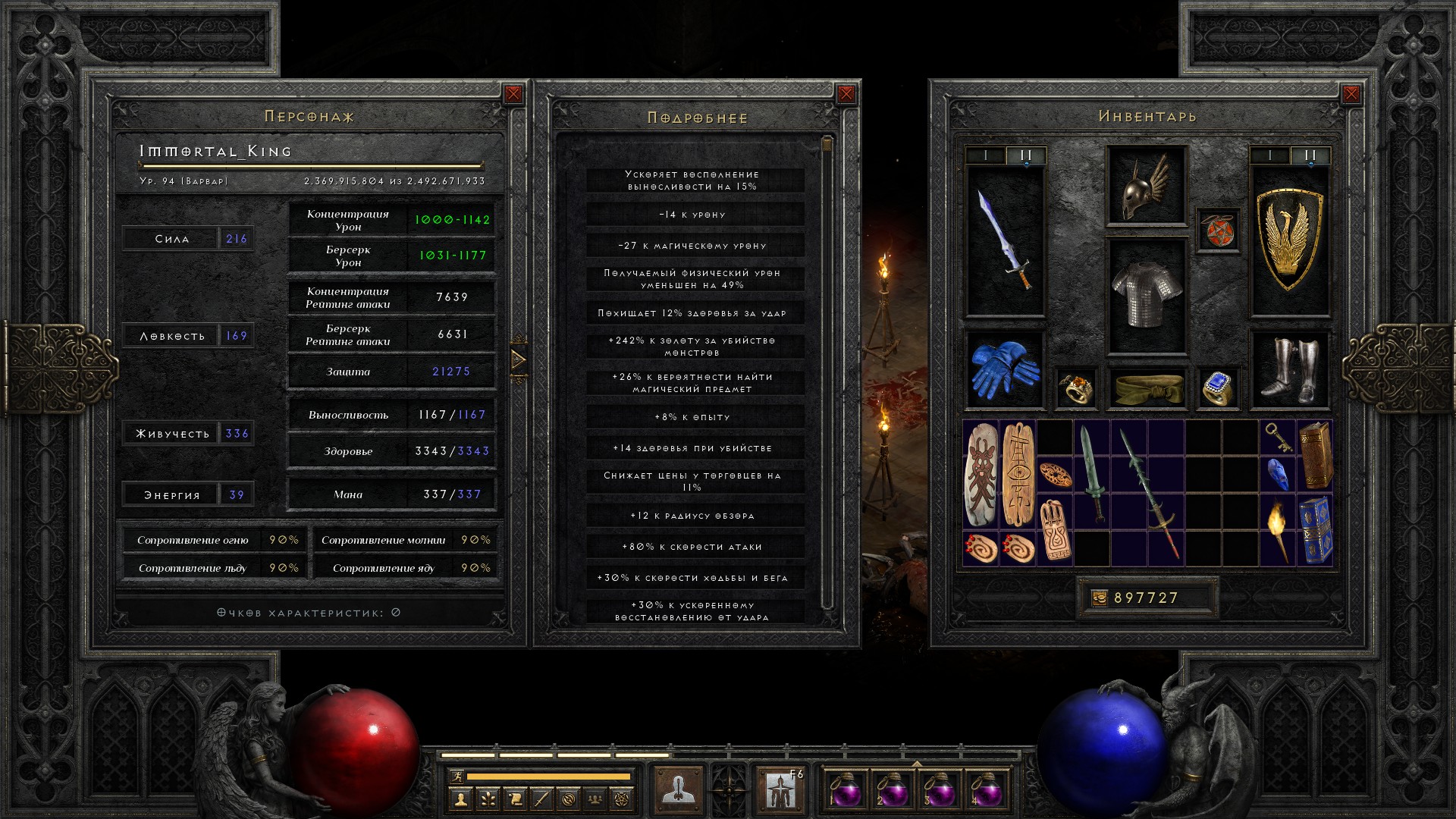Open the blue tome in inventory
This screenshot has height=819, width=1456.
1315,530
